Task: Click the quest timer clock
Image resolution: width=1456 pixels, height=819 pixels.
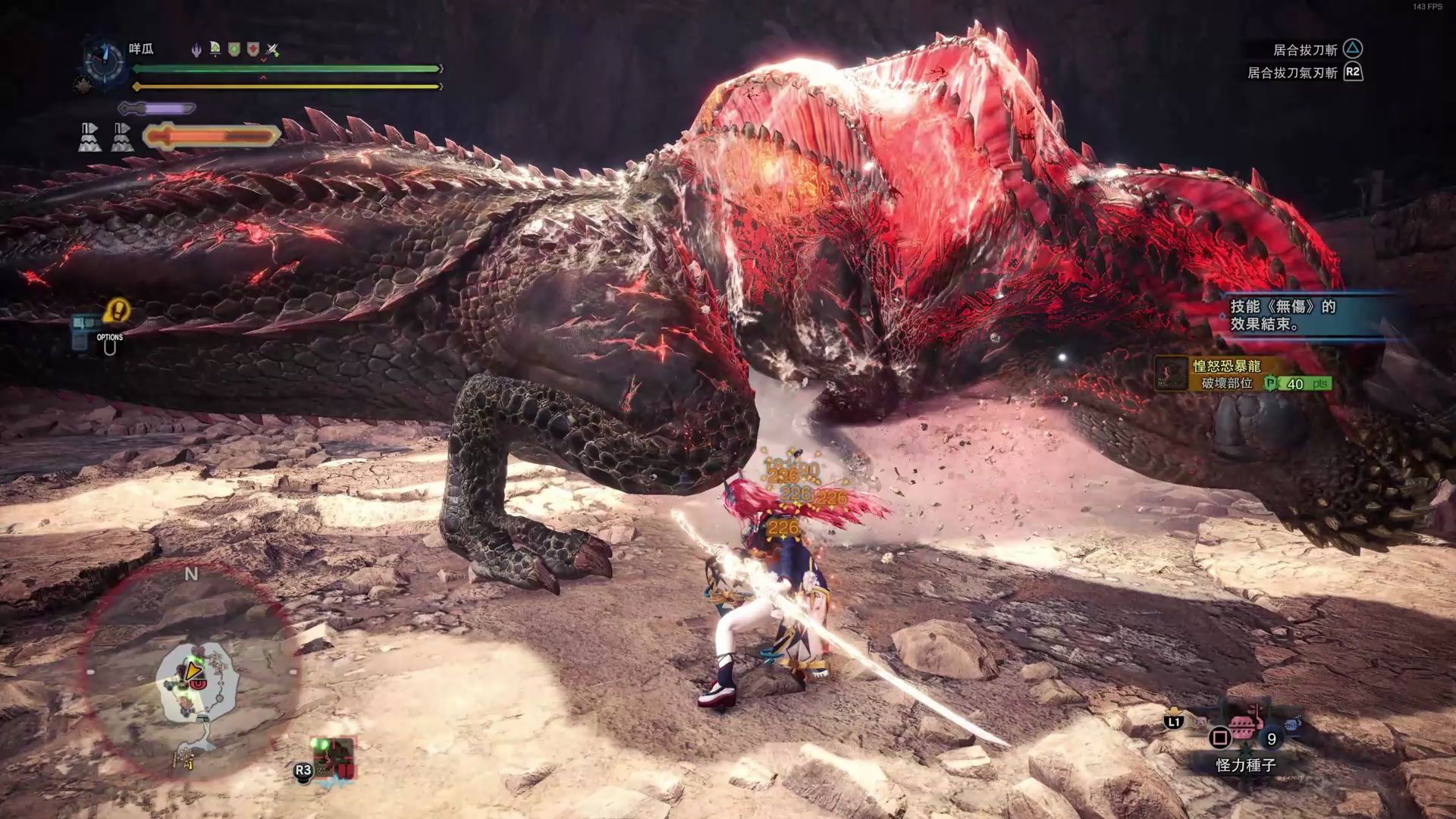Action: (105, 61)
